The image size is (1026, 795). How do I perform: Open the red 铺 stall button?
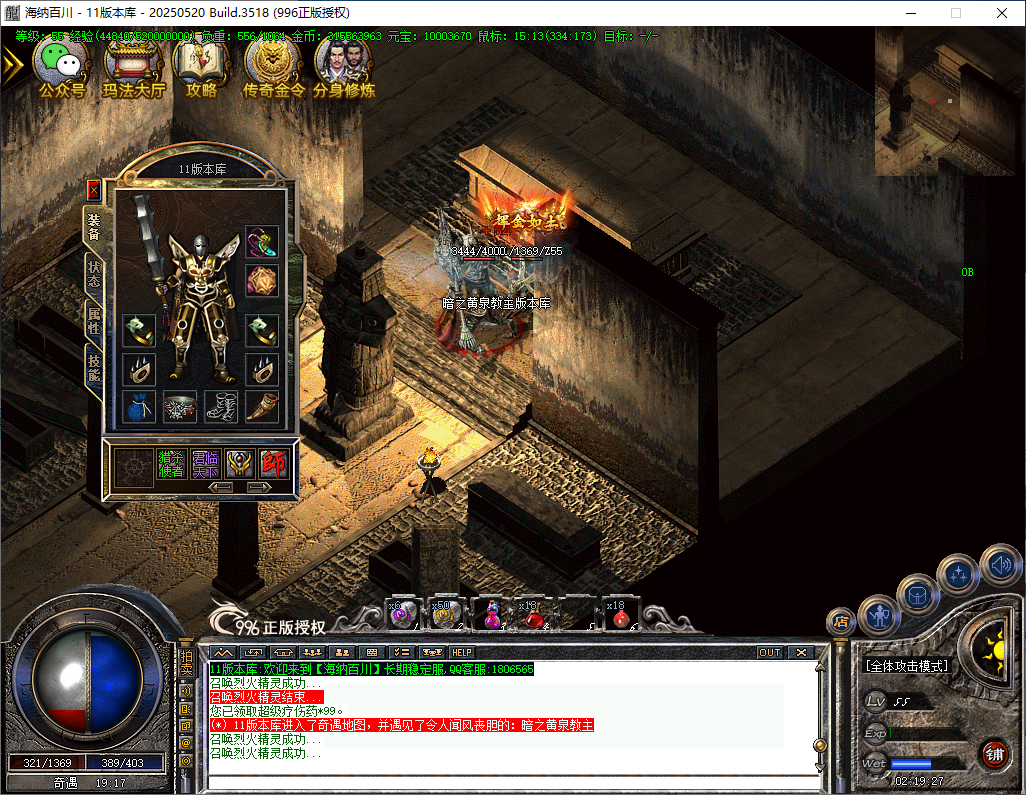coord(993,752)
